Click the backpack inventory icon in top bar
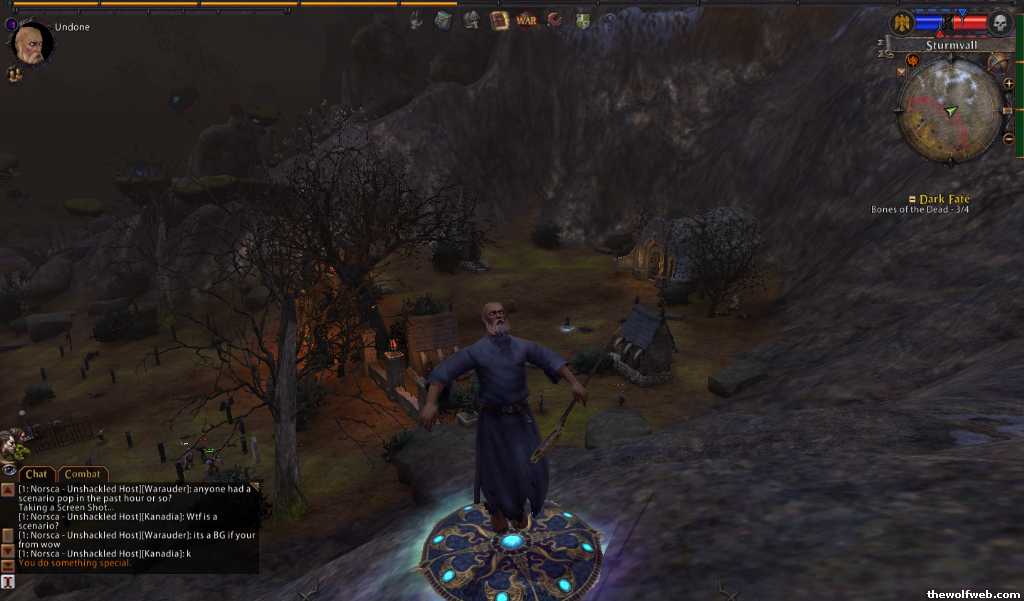 (x=443, y=19)
